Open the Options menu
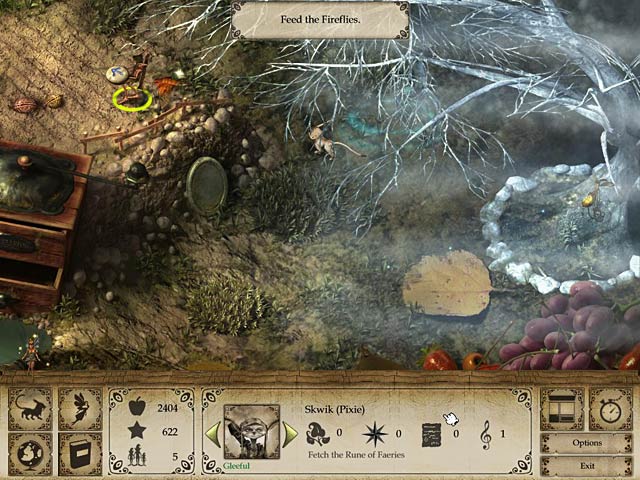The image size is (640, 480). (587, 443)
